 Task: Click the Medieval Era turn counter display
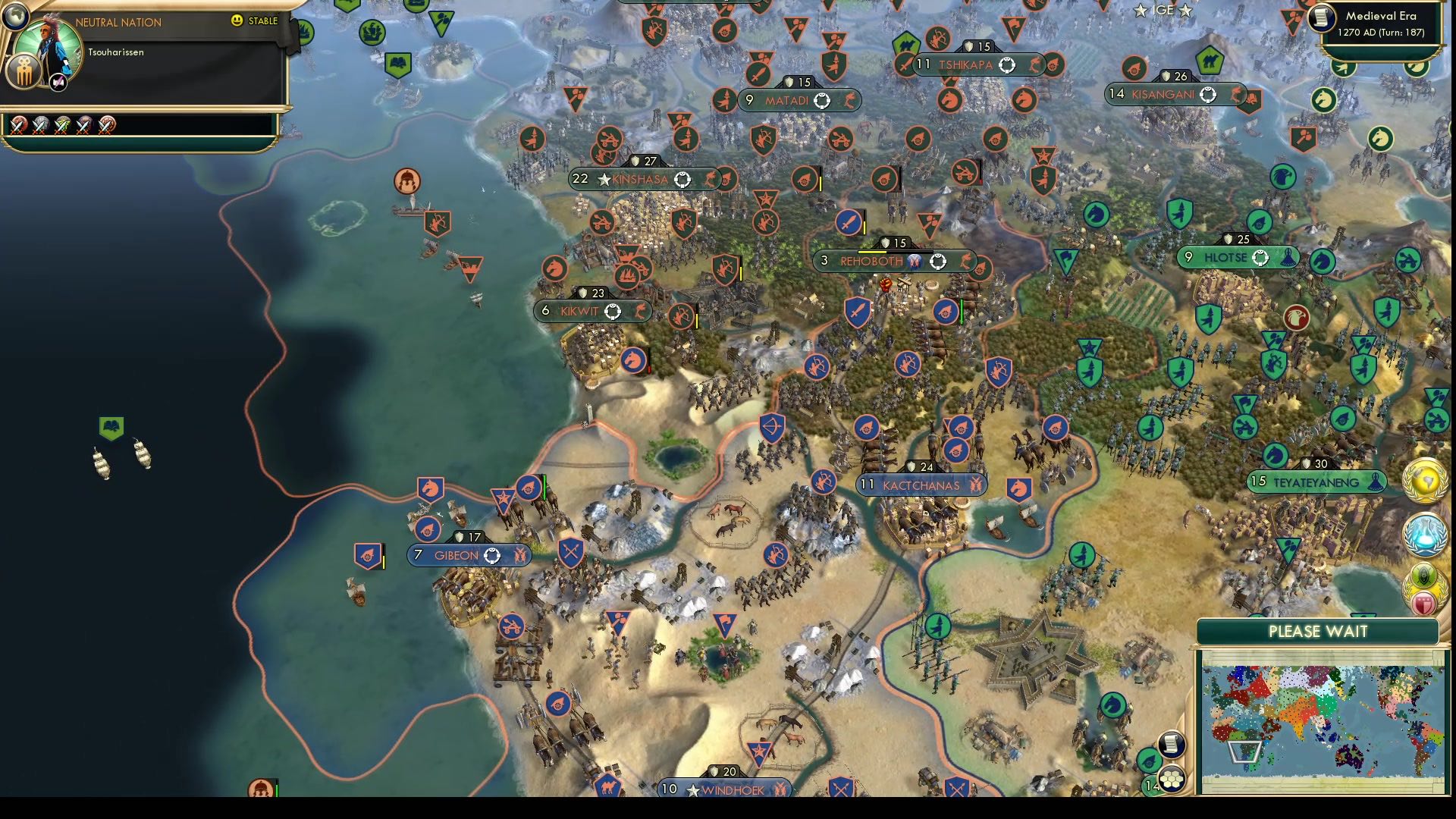pyautogui.click(x=1382, y=25)
